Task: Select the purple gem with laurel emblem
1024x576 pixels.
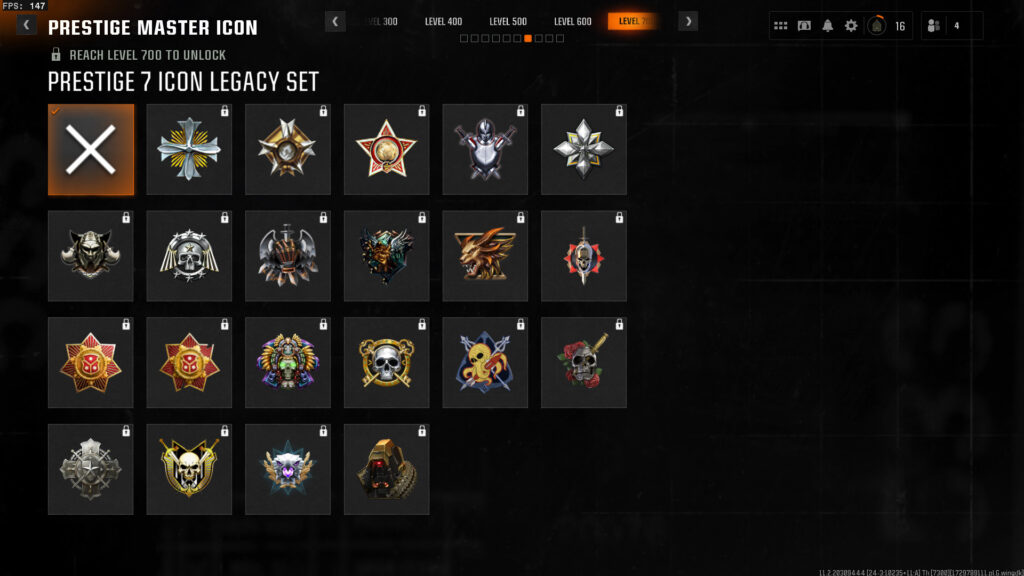Action: point(288,470)
